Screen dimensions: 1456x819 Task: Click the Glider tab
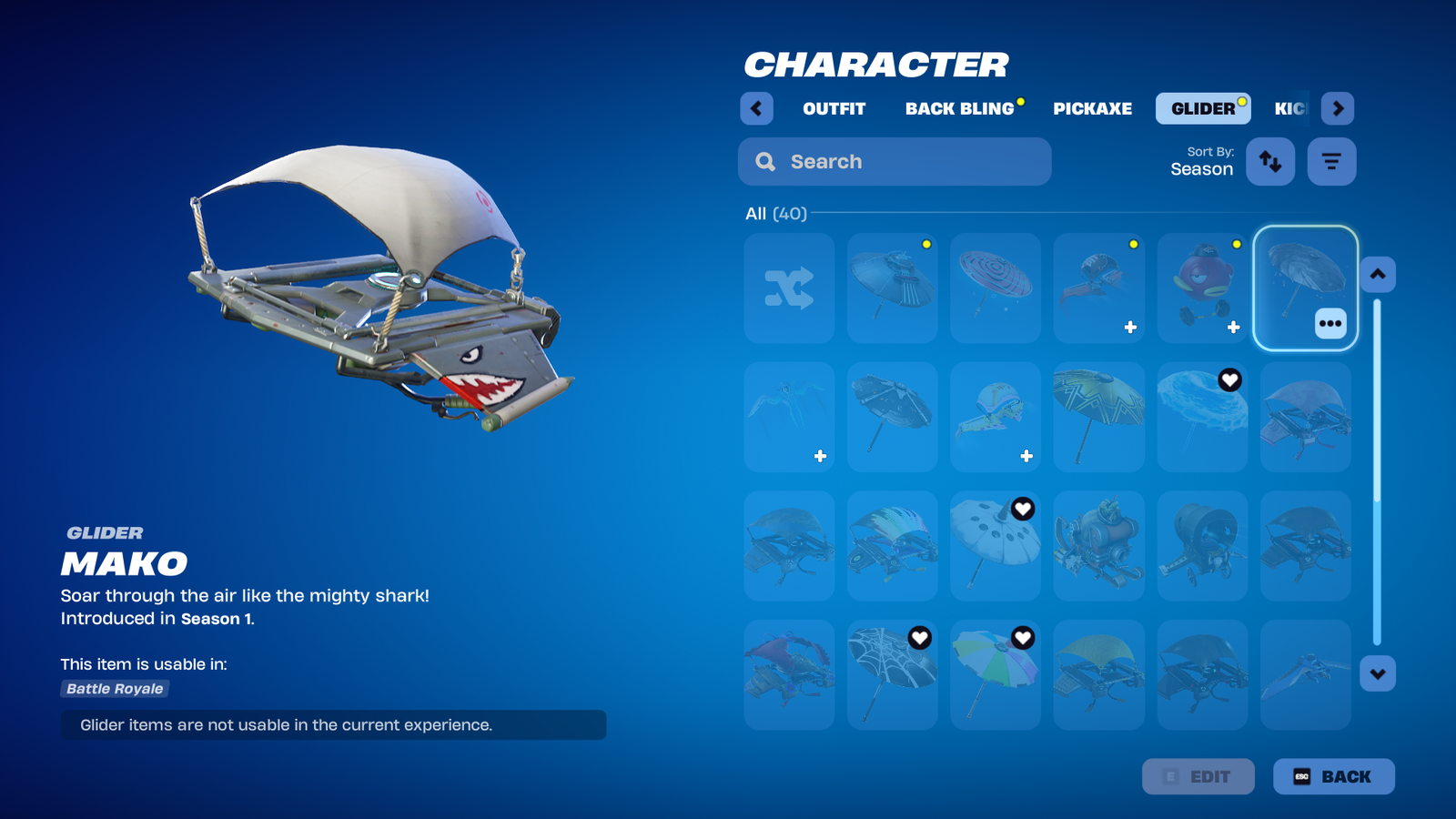(1202, 108)
